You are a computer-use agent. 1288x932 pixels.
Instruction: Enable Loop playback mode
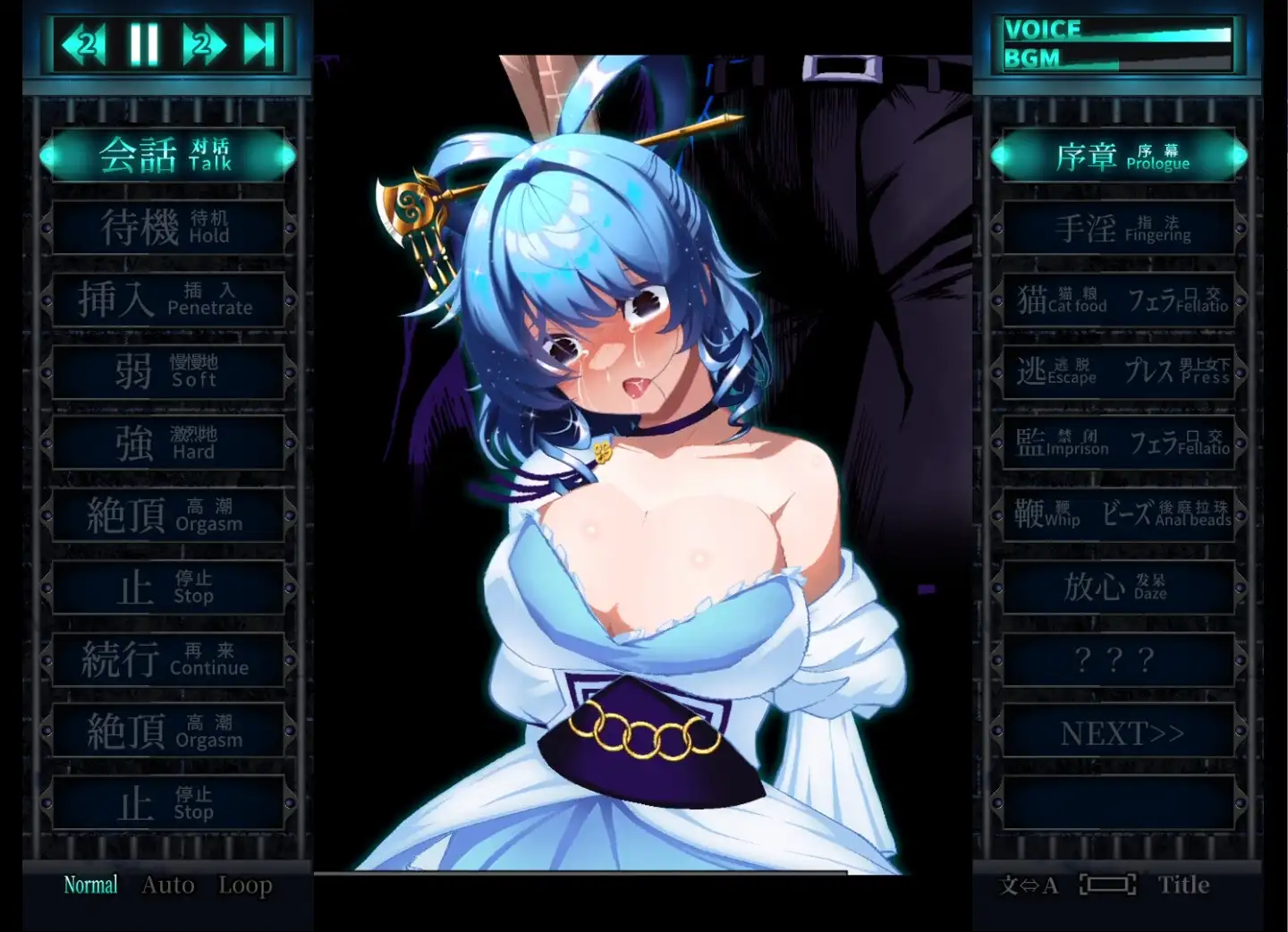245,884
